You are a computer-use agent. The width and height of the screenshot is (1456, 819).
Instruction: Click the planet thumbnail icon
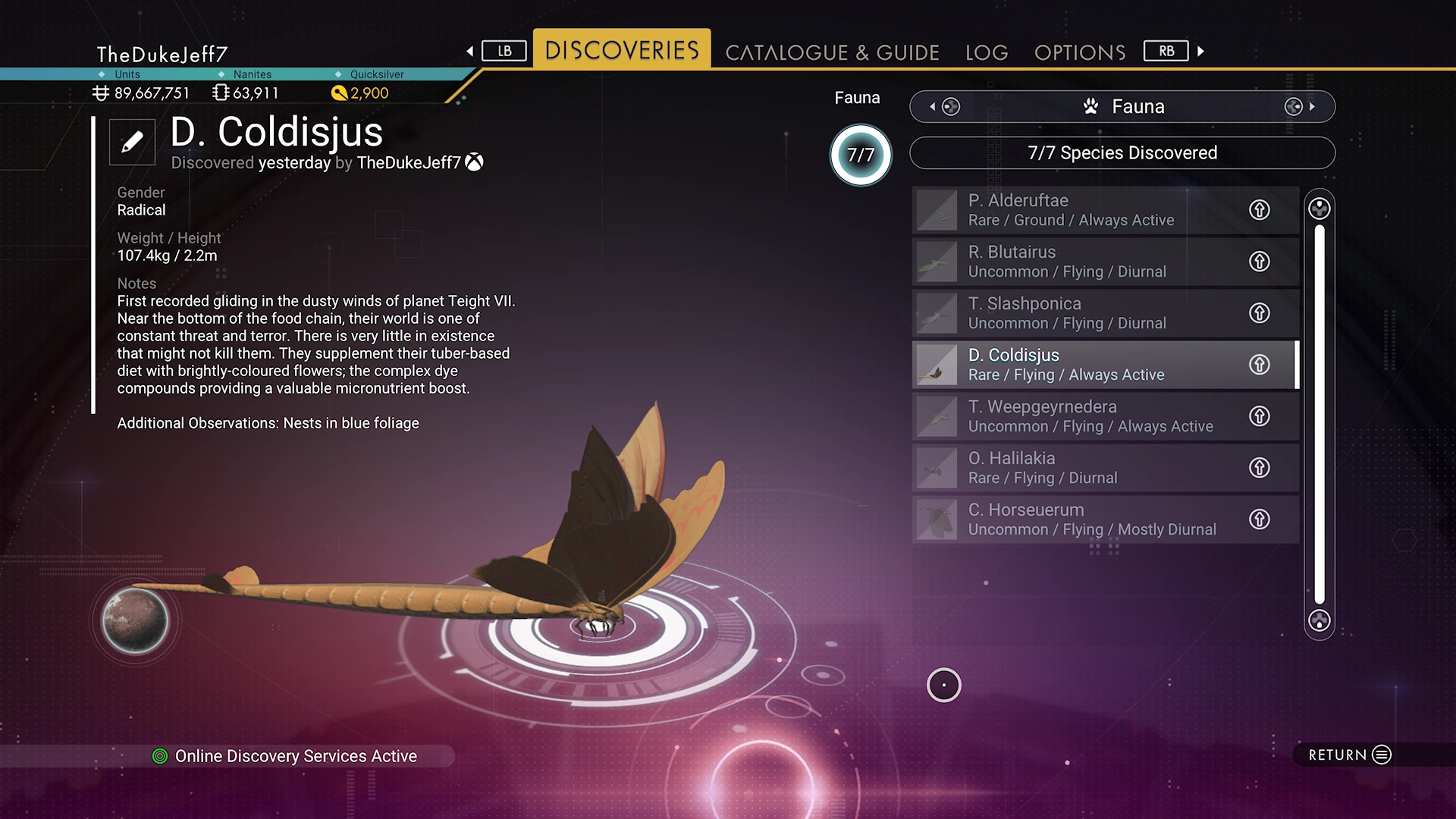coord(135,620)
